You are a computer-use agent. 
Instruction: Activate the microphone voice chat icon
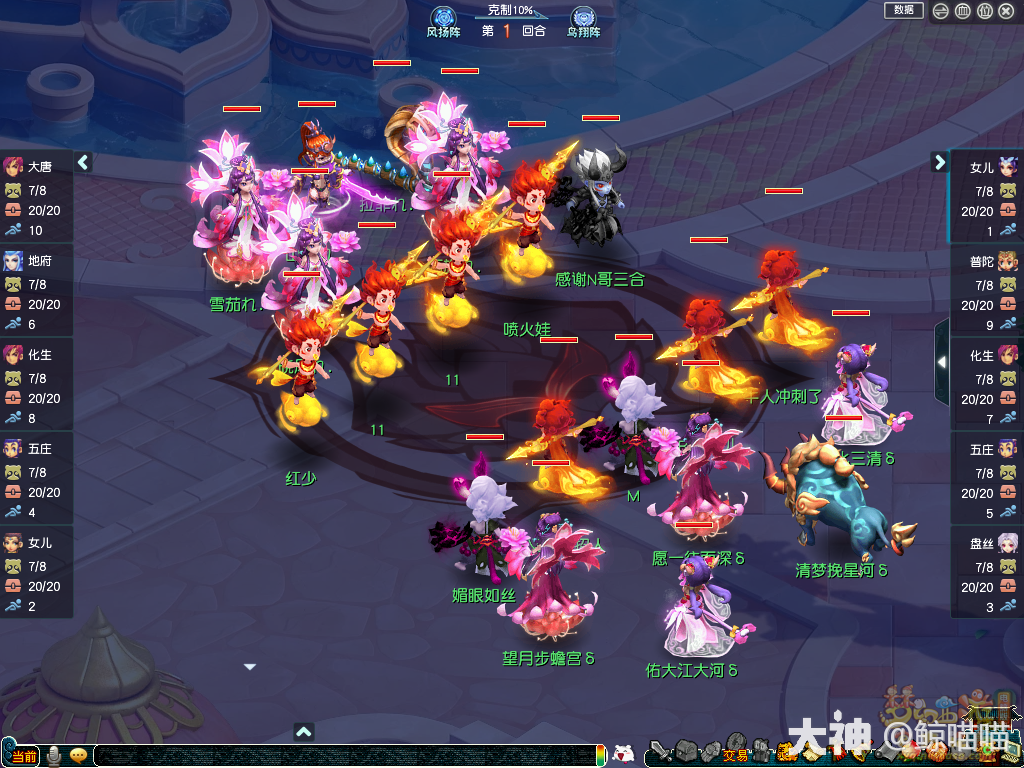pos(54,756)
